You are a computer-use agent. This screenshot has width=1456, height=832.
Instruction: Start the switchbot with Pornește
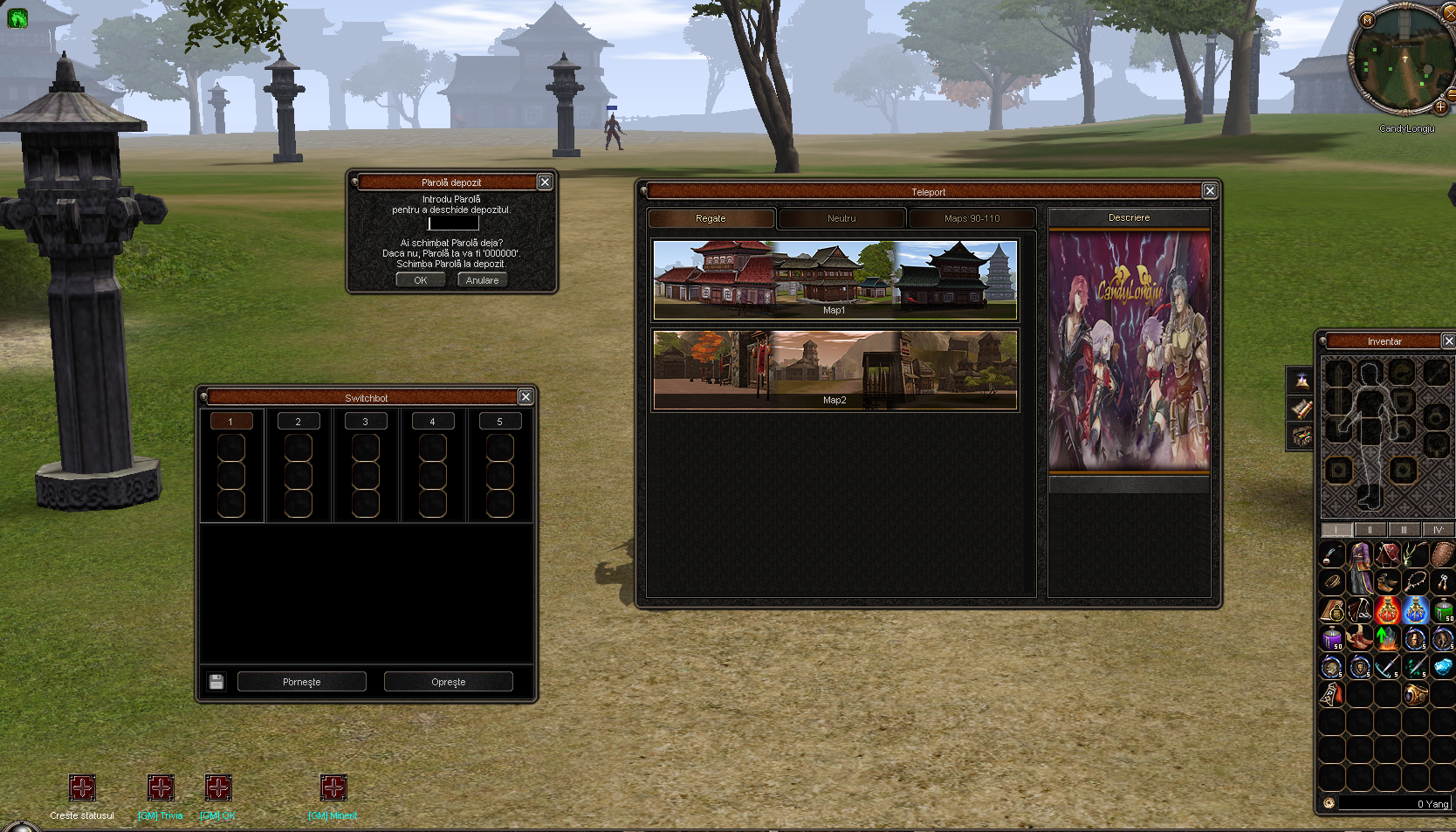pyautogui.click(x=301, y=682)
